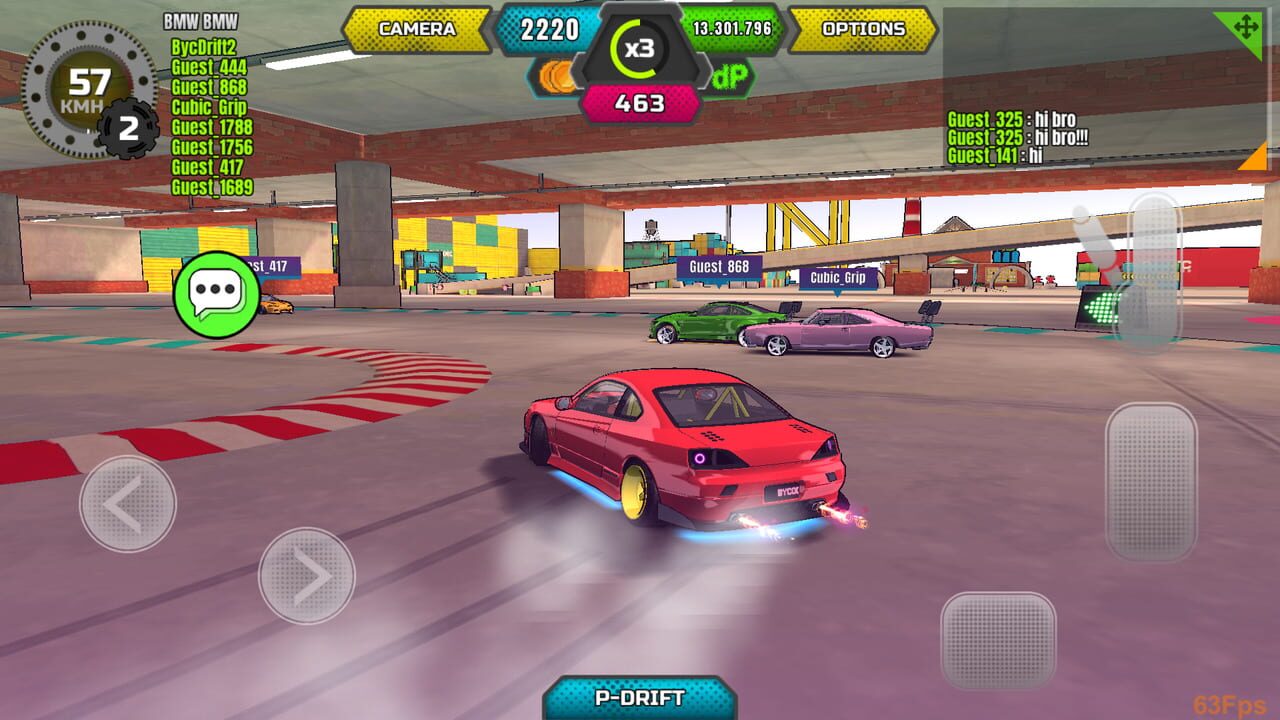Screen dimensions: 1280x720
Task: Tap the coin currency icon
Action: pos(557,75)
